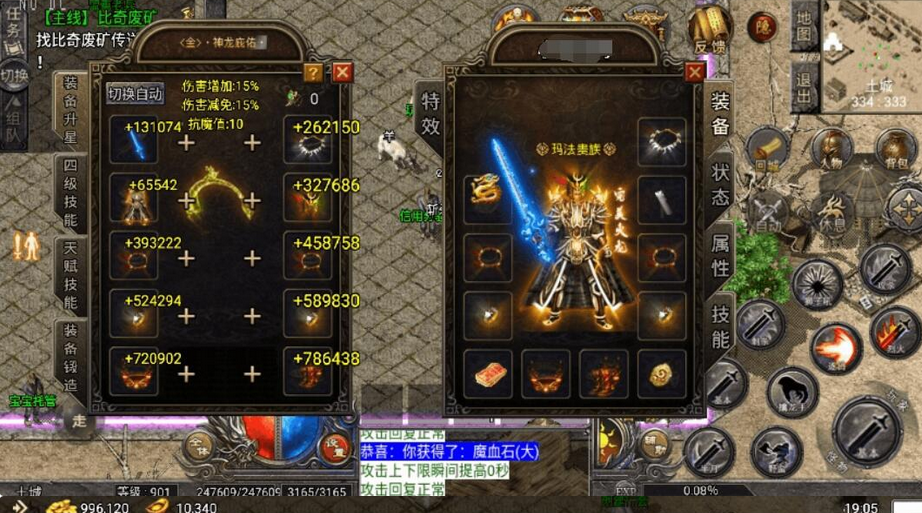
Task: Close the character equipment window
Action: 695,72
